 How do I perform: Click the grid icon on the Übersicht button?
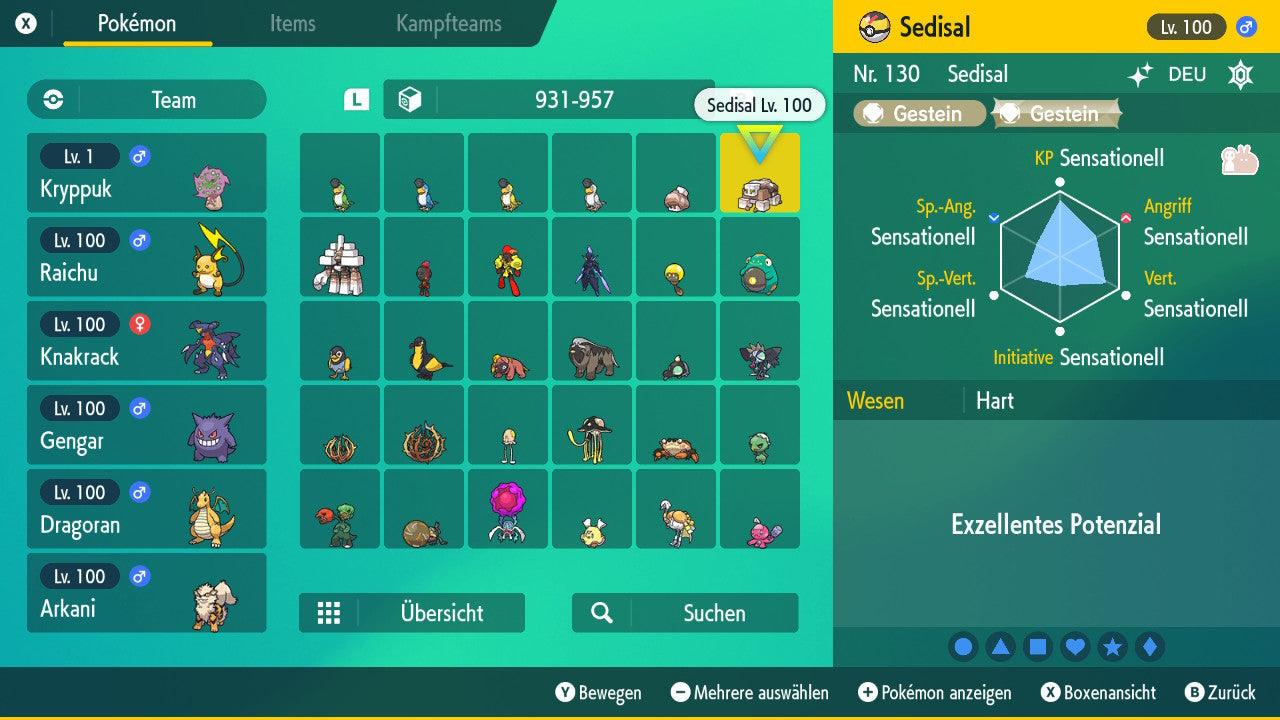click(329, 612)
